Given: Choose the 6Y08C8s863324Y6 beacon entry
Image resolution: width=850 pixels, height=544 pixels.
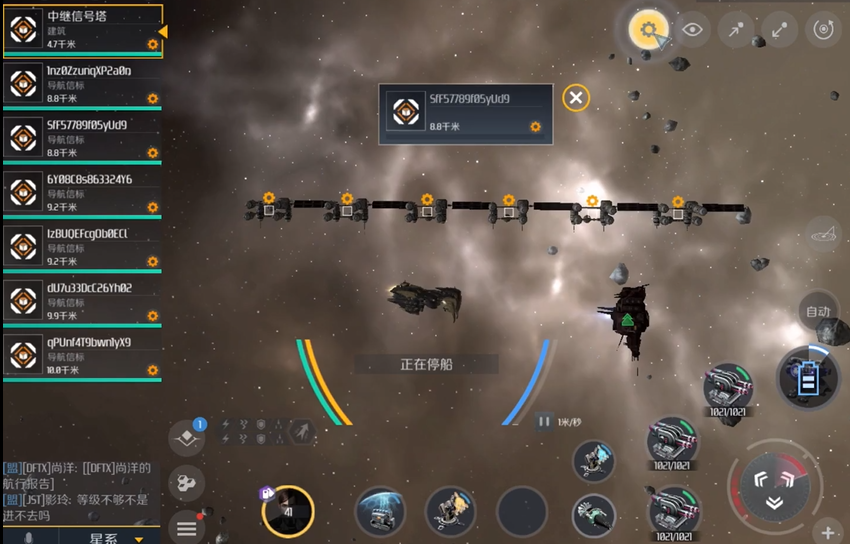Looking at the screenshot, I should [x=80, y=193].
